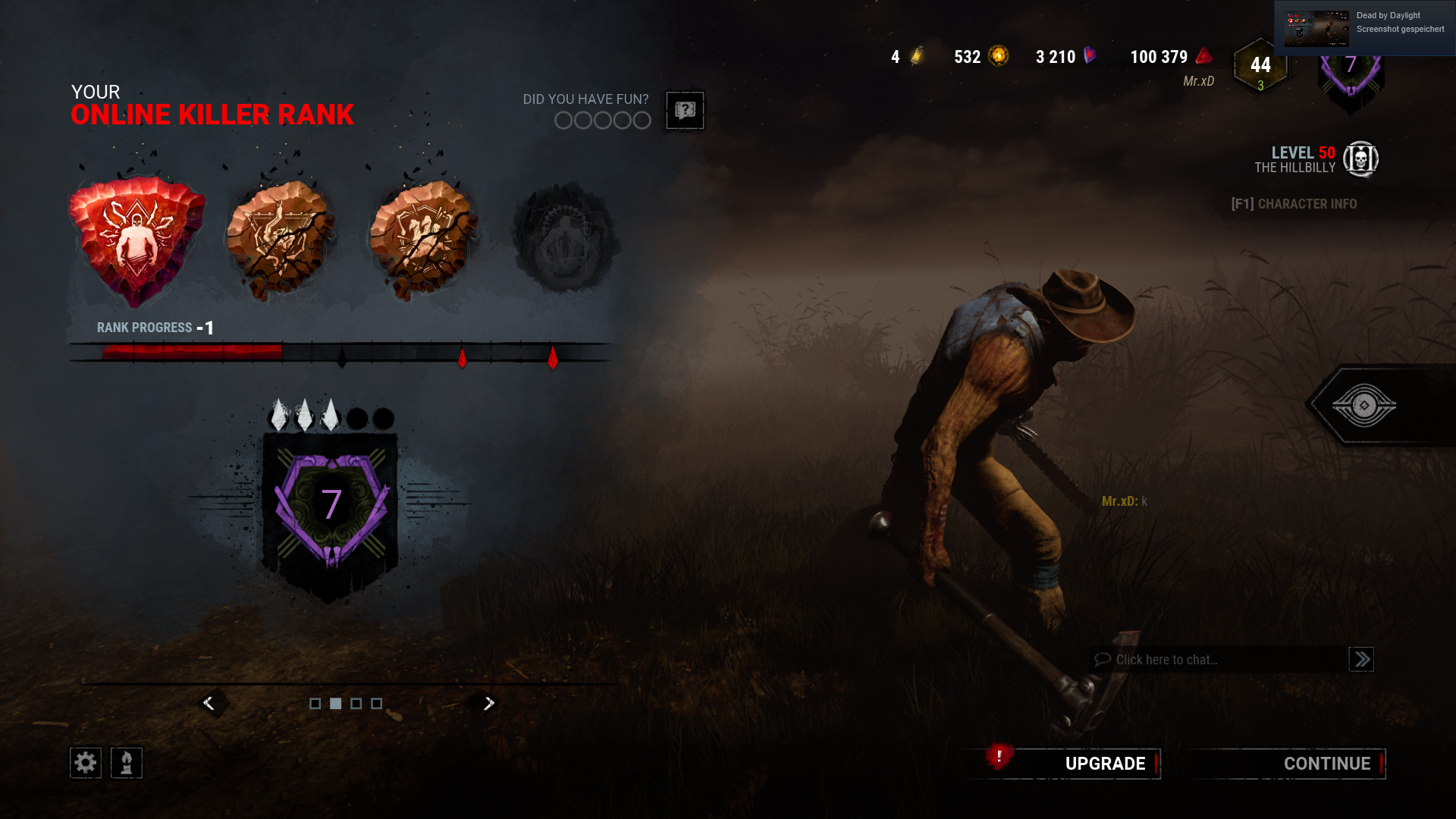Viewport: 1456px width, 819px height.
Task: Open the Rift panel via the diamond icon
Action: (1365, 406)
